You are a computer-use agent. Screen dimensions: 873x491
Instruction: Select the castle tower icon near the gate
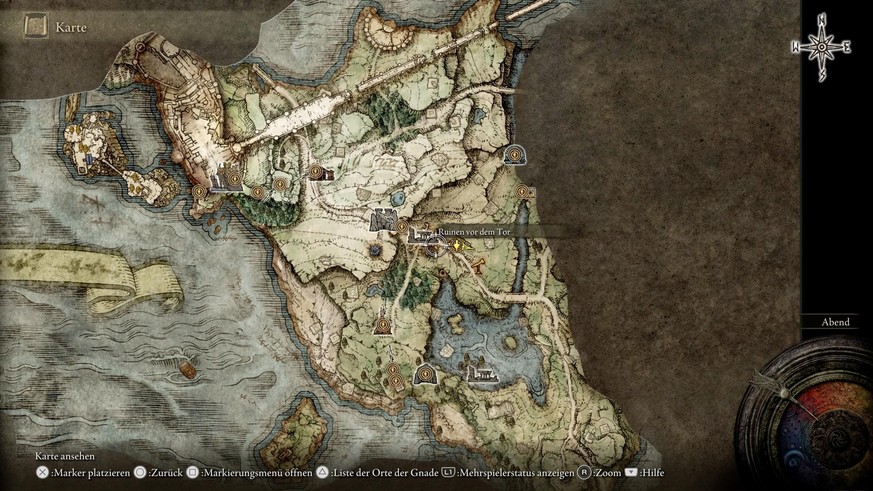(383, 221)
